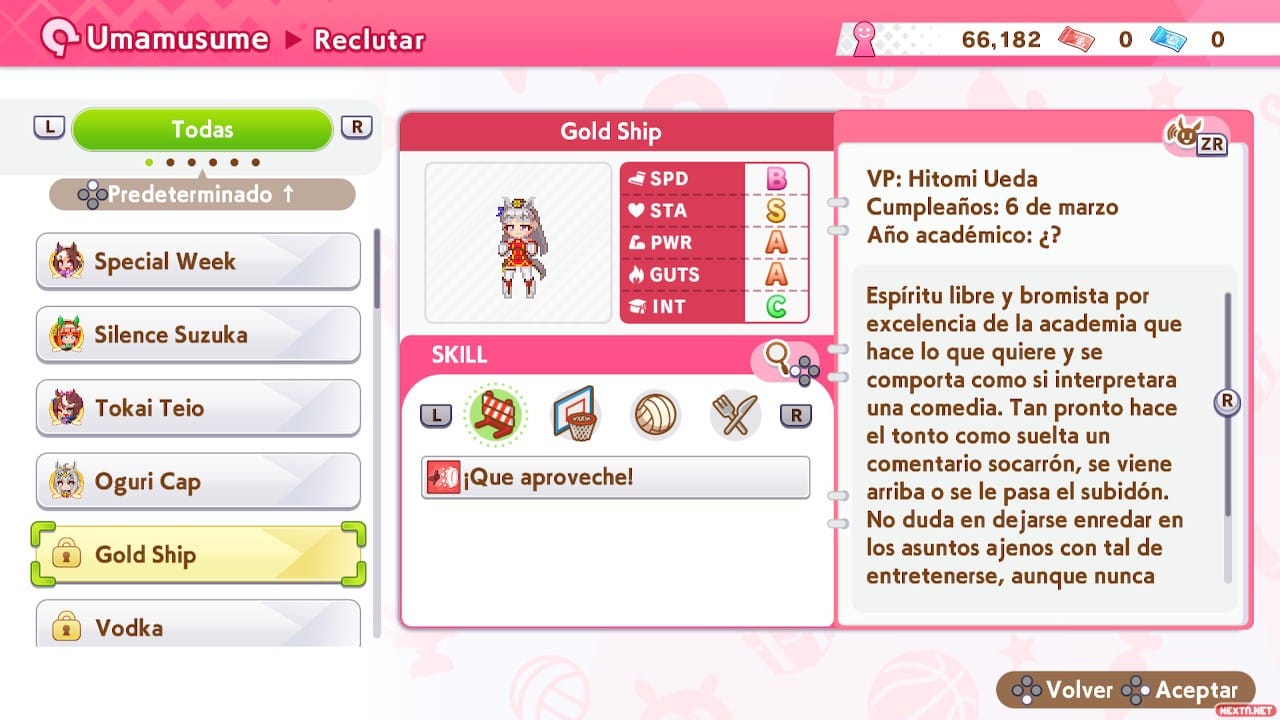The width and height of the screenshot is (1280, 720).
Task: Select Special Week from the character list
Action: tap(198, 262)
